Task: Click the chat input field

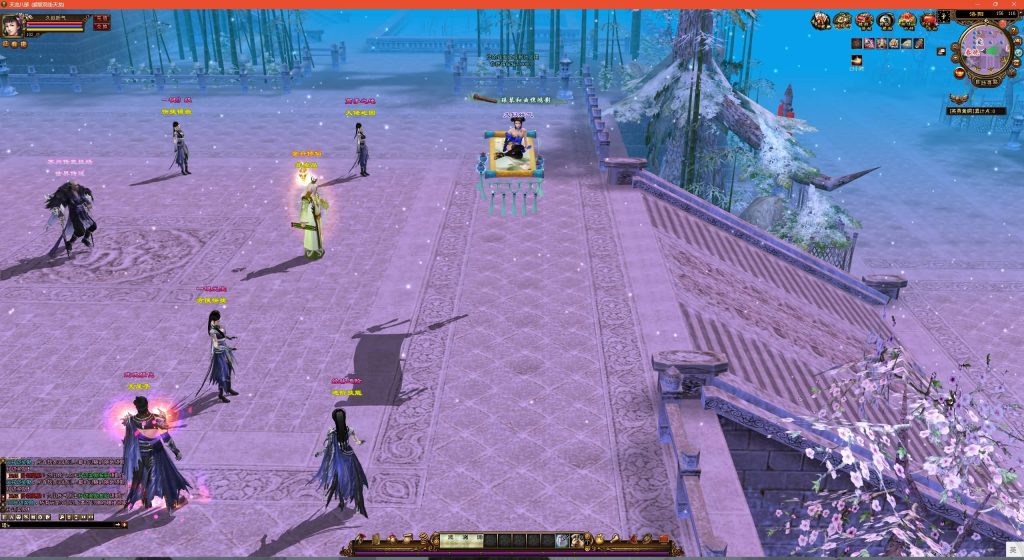Action: [x=60, y=524]
